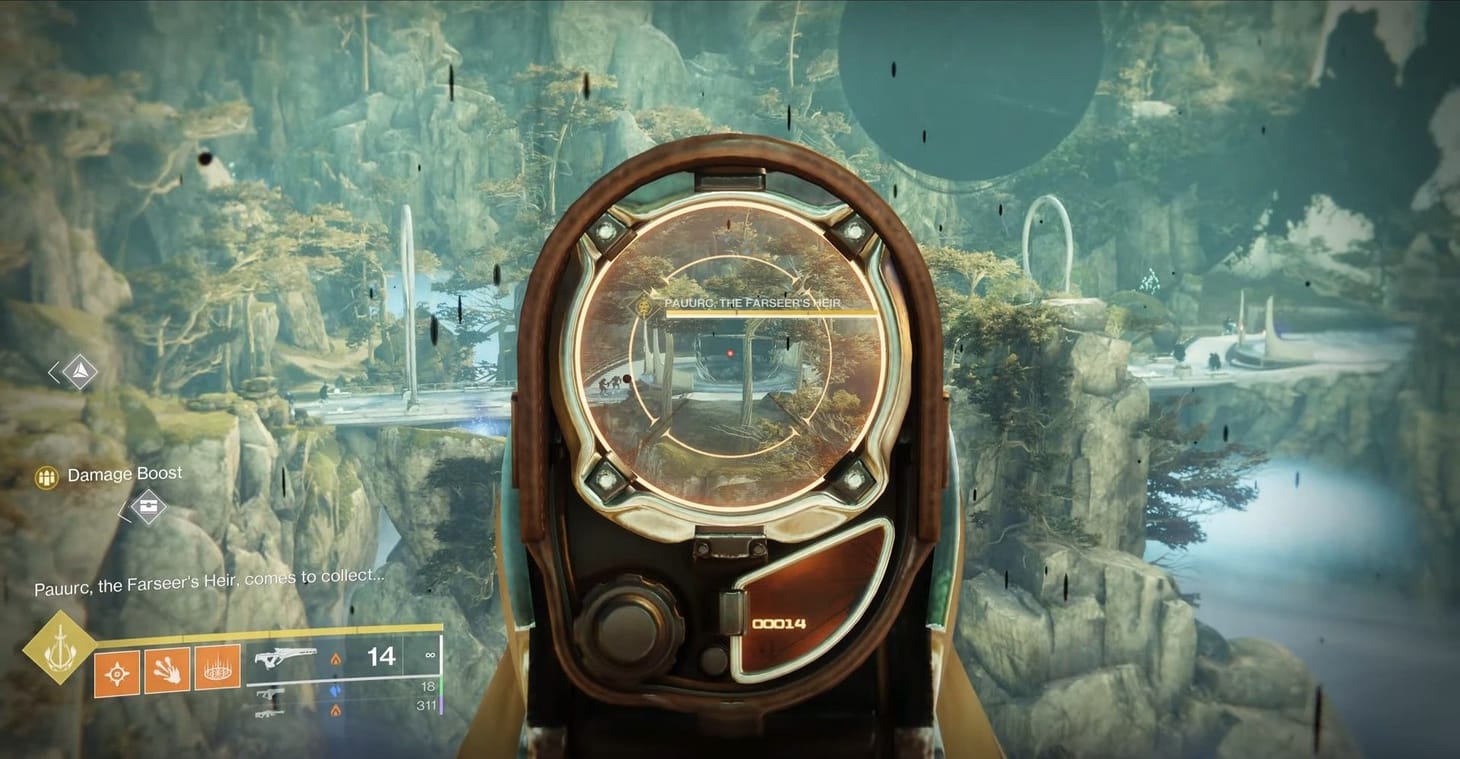
Task: Select the equipped scout rifle icon
Action: tap(287, 658)
